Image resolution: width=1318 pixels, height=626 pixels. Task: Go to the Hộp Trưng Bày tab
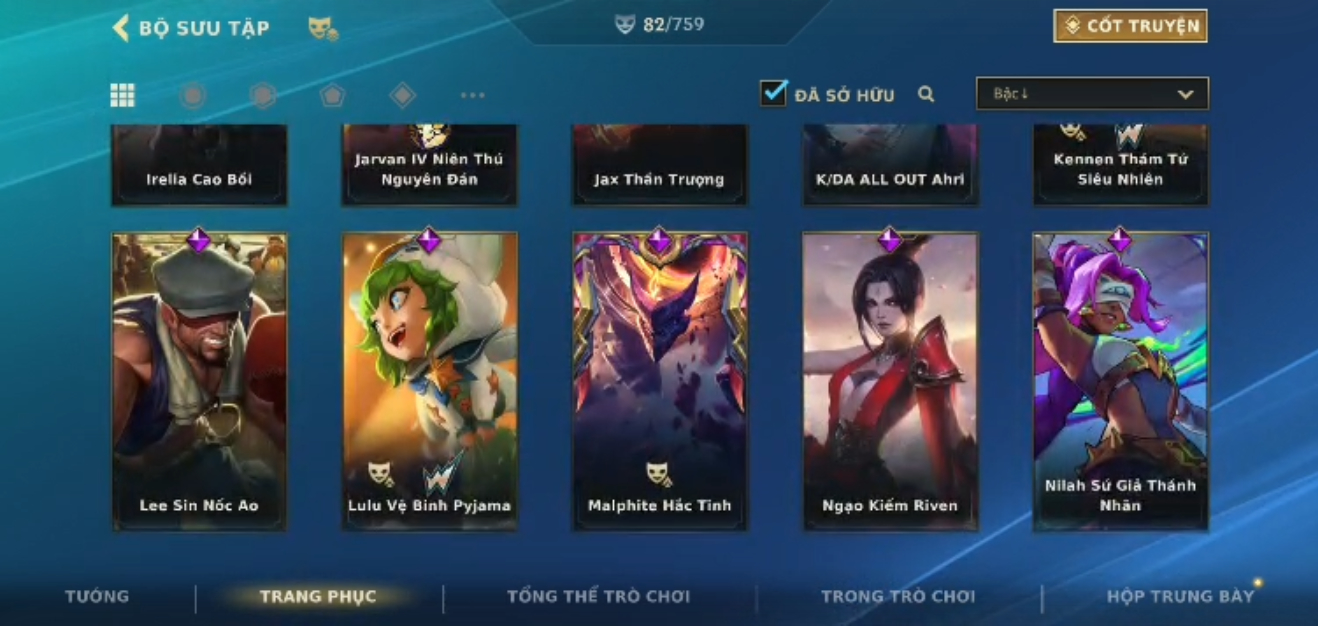pyautogui.click(x=1180, y=597)
